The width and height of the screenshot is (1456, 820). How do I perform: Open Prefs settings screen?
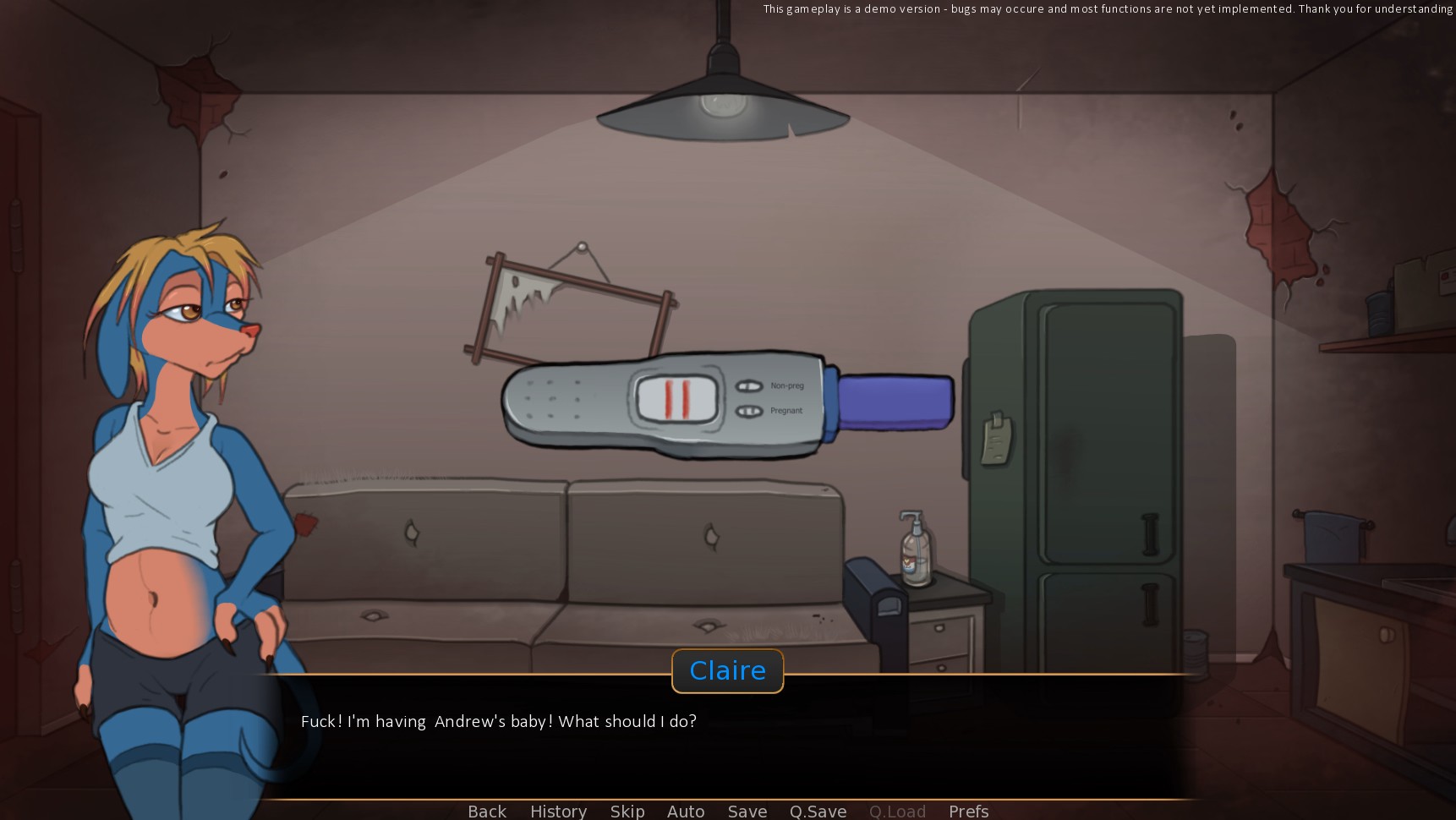[x=968, y=811]
